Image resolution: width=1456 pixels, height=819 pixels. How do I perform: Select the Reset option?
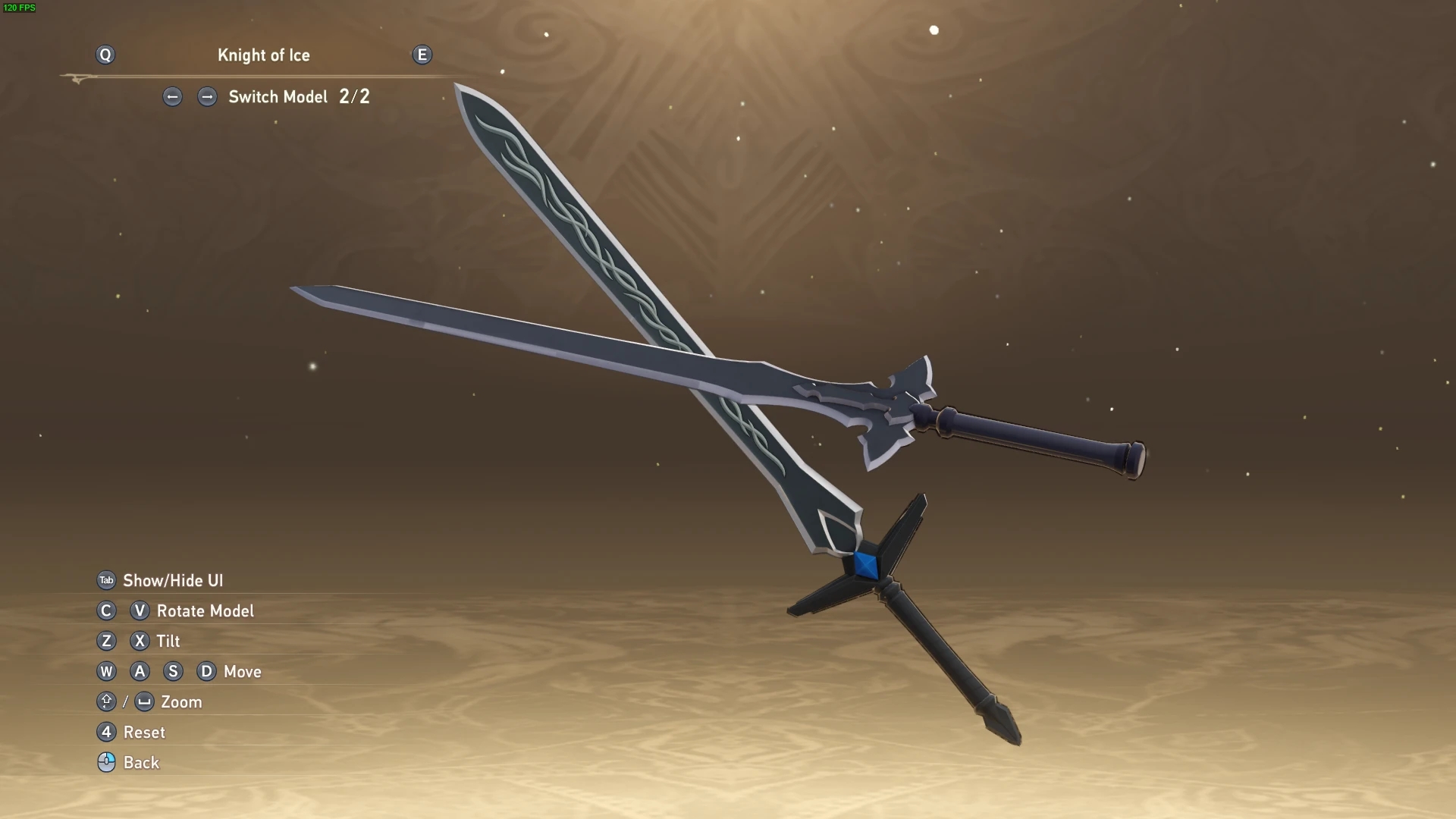143,733
